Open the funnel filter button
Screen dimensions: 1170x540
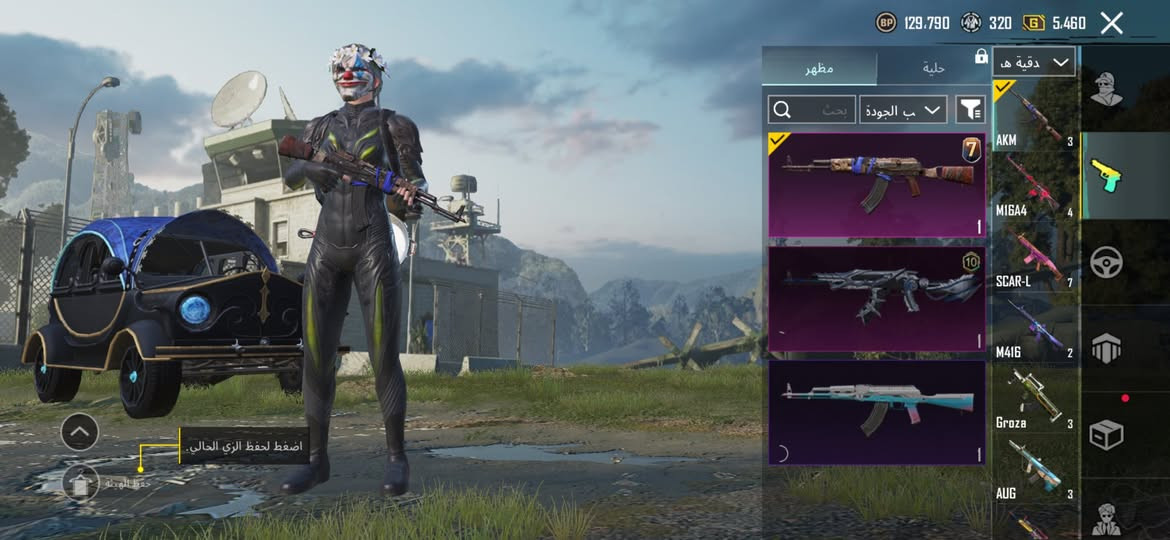point(970,109)
